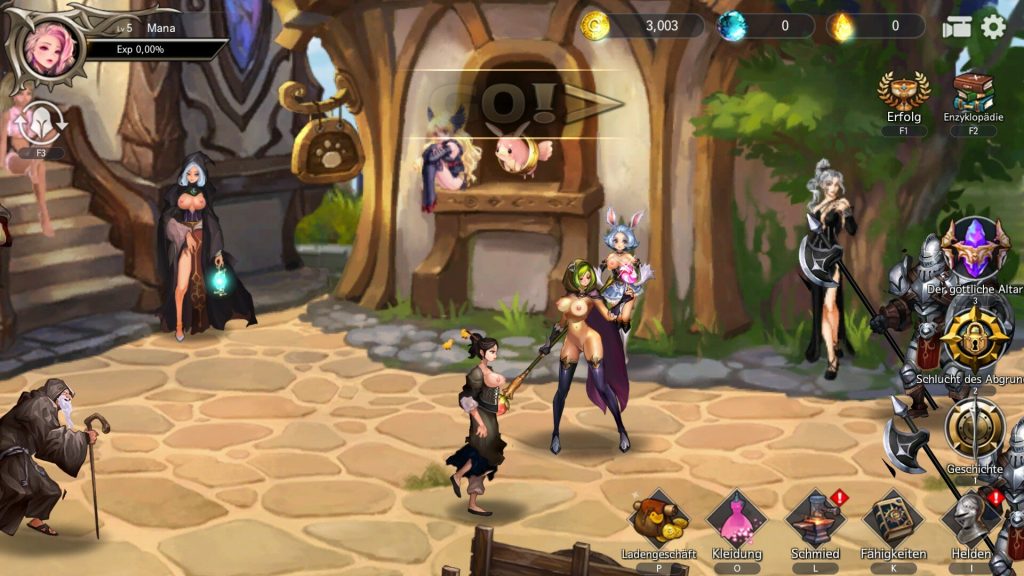Open the Kleidung clothing menu

[x=736, y=518]
